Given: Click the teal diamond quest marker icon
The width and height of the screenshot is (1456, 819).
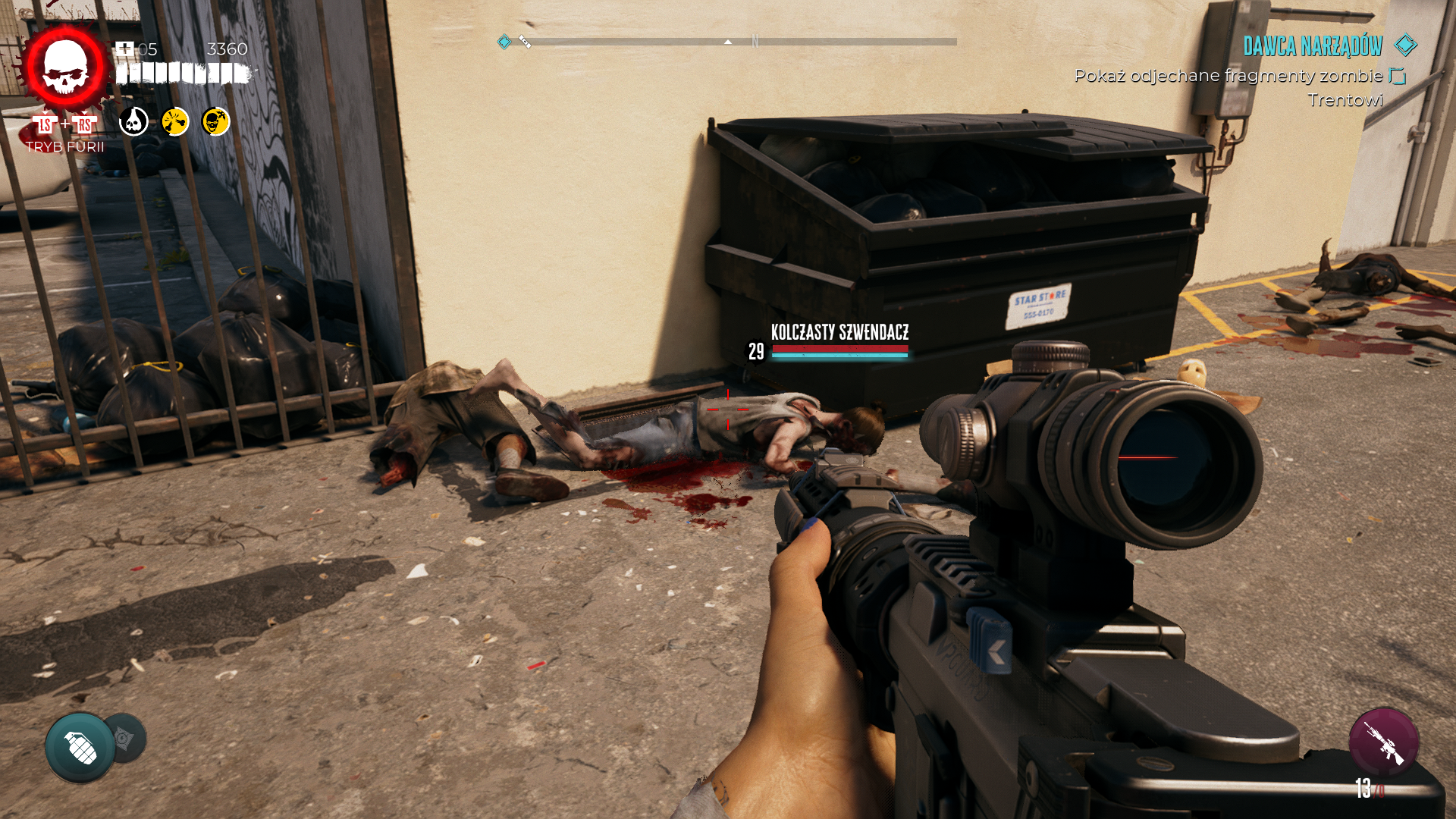Looking at the screenshot, I should 1406,45.
